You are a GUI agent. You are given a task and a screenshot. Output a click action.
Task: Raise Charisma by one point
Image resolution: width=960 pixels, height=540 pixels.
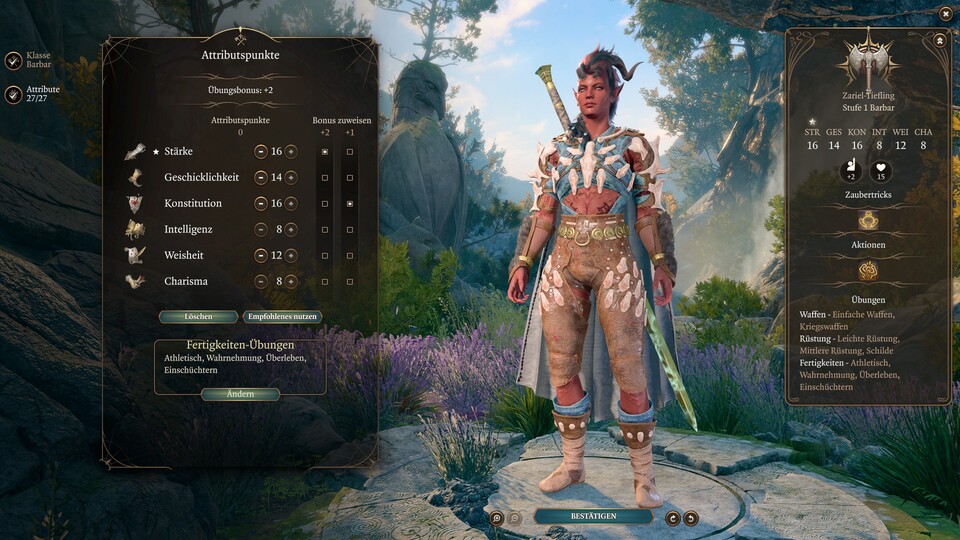[x=291, y=282]
